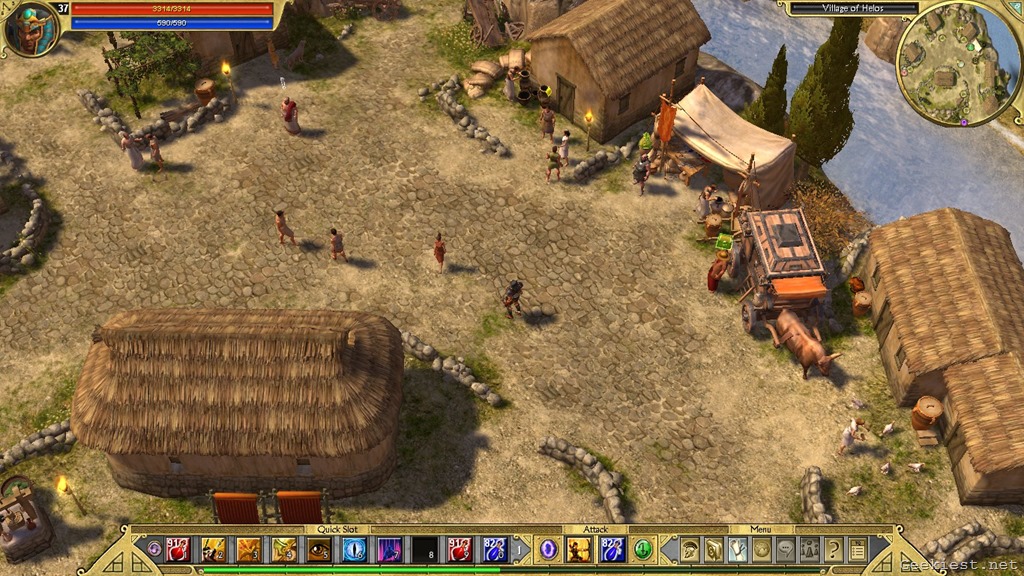Click the purple portal stone icon

click(548, 549)
